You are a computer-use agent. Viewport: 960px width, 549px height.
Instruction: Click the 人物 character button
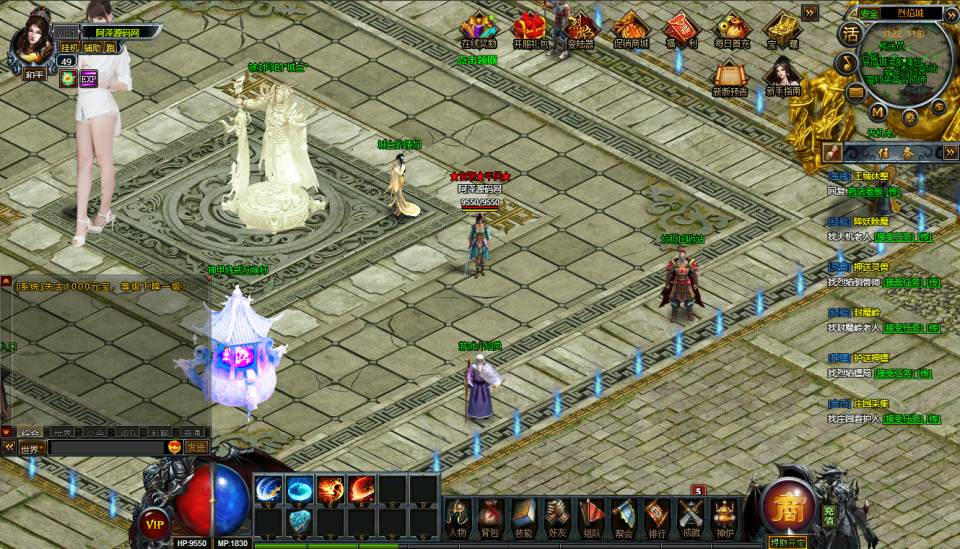click(x=457, y=517)
